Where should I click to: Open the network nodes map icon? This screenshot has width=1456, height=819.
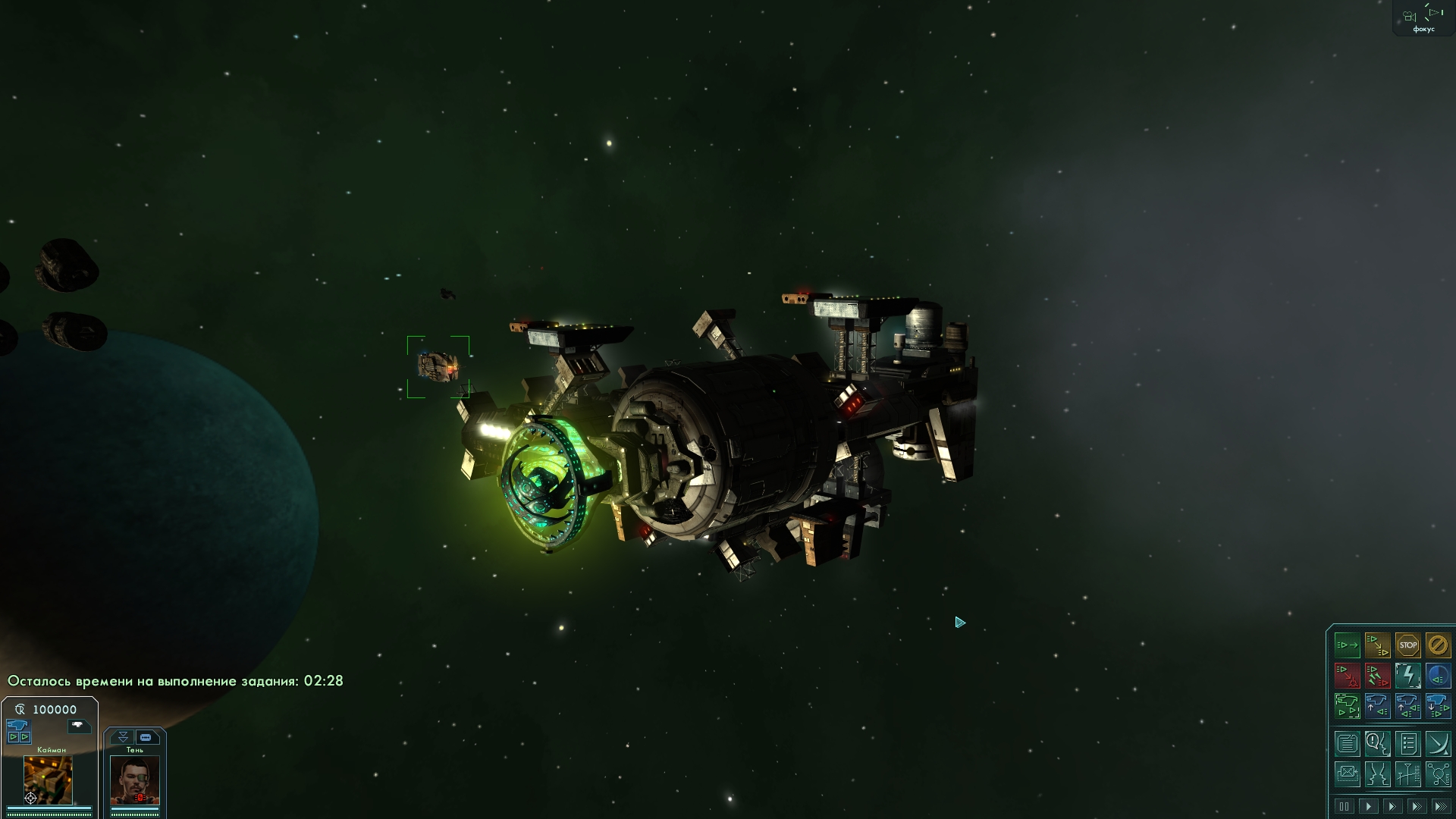pos(1437,774)
